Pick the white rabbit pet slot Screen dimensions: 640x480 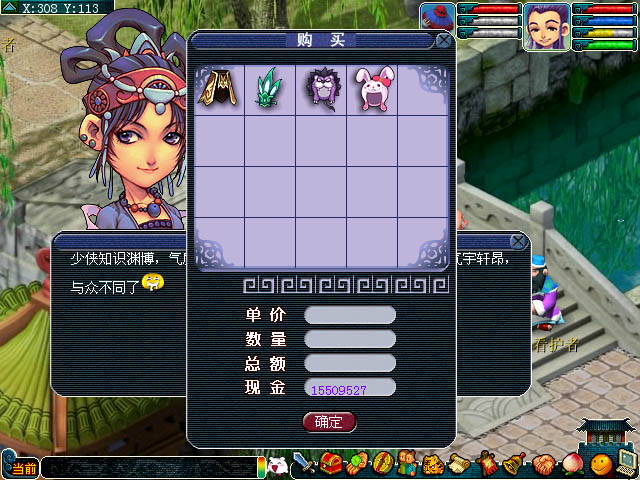tap(371, 90)
